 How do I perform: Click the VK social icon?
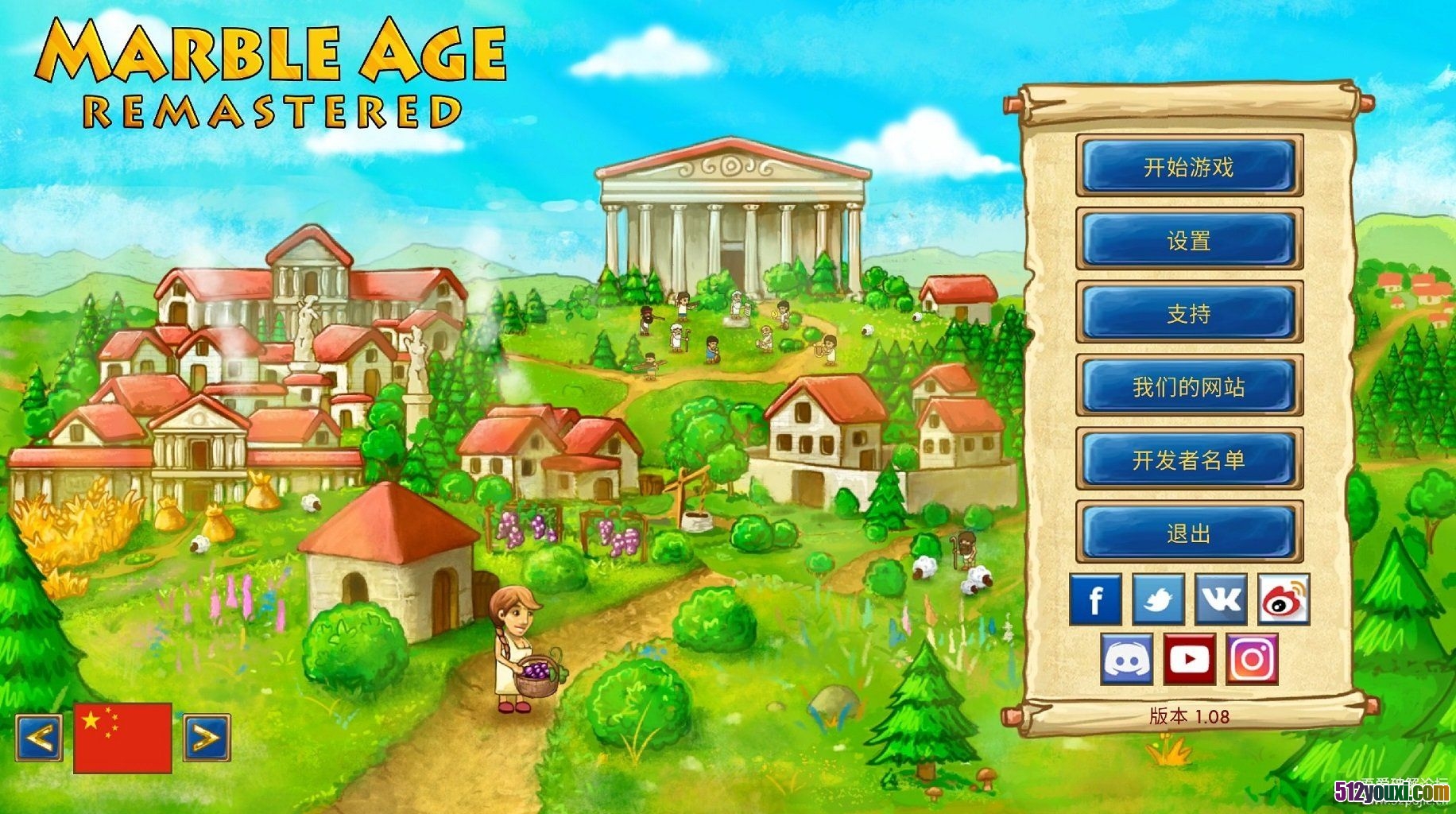click(1221, 599)
